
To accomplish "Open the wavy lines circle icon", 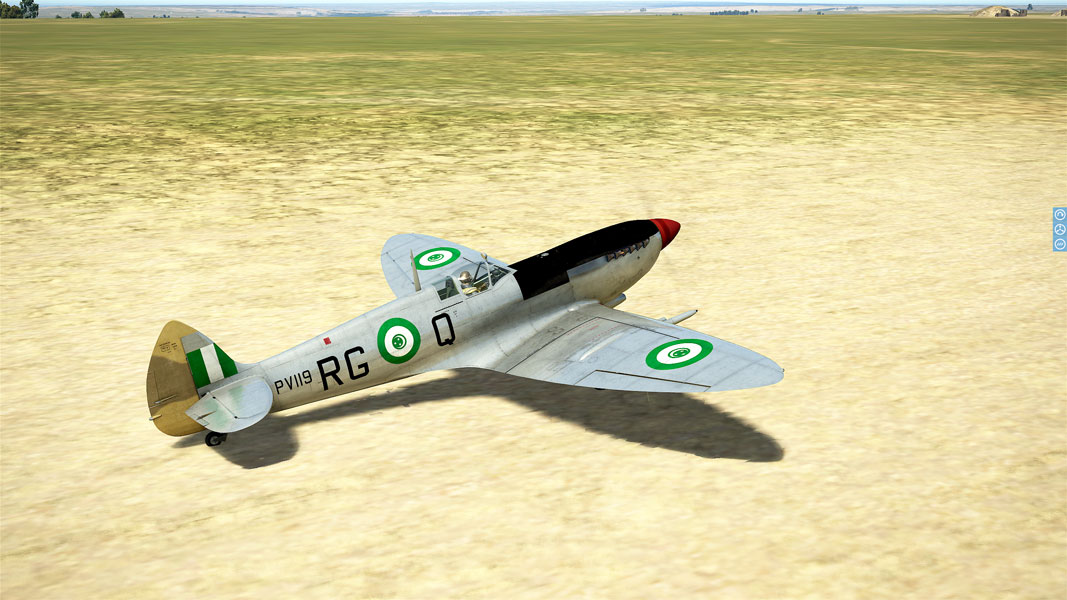I will tap(1060, 243).
